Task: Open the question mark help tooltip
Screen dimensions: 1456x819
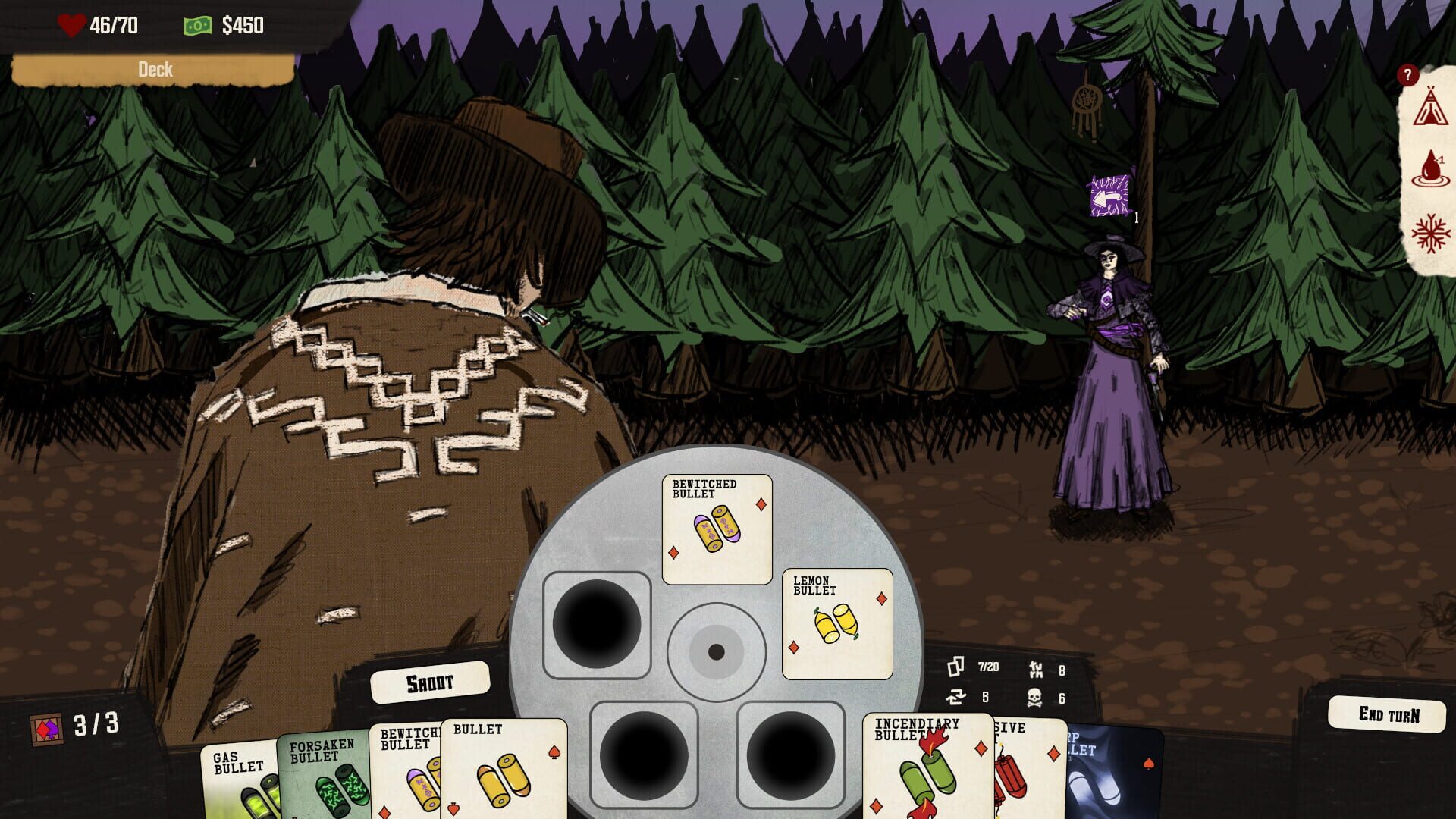Action: click(1408, 74)
